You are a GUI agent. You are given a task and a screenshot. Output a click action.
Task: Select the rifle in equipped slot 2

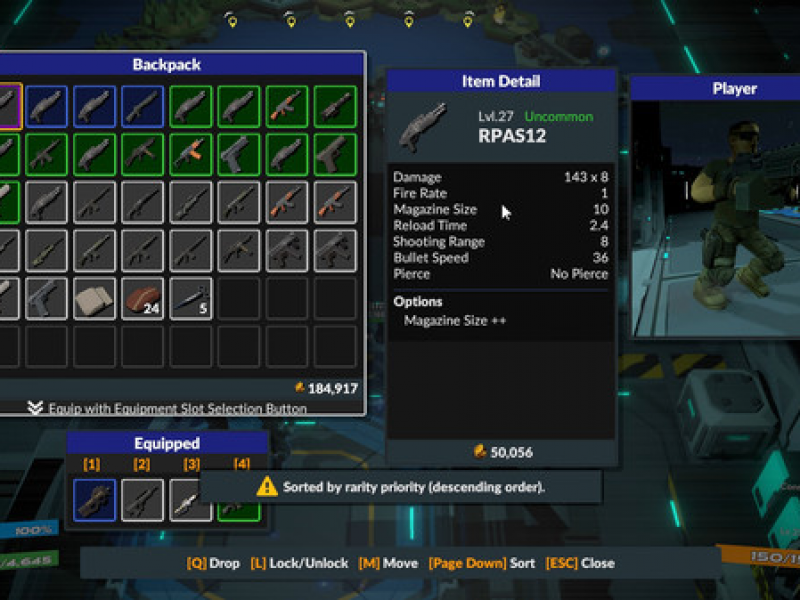(142, 500)
